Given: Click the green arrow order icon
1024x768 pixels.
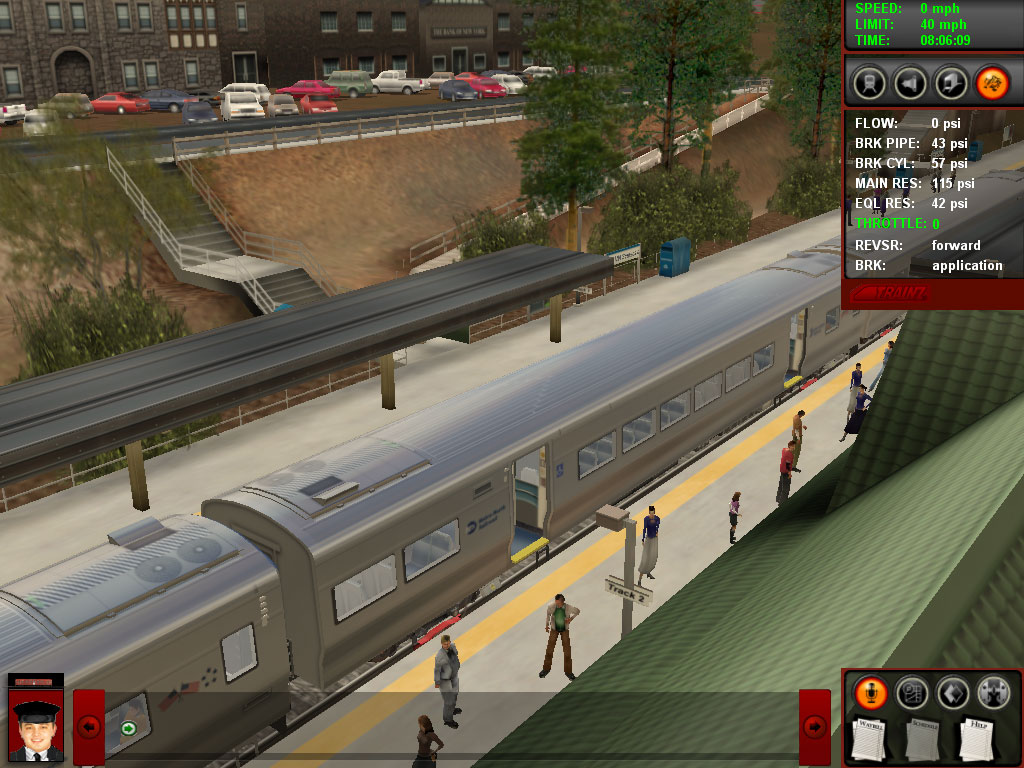Looking at the screenshot, I should [x=128, y=728].
